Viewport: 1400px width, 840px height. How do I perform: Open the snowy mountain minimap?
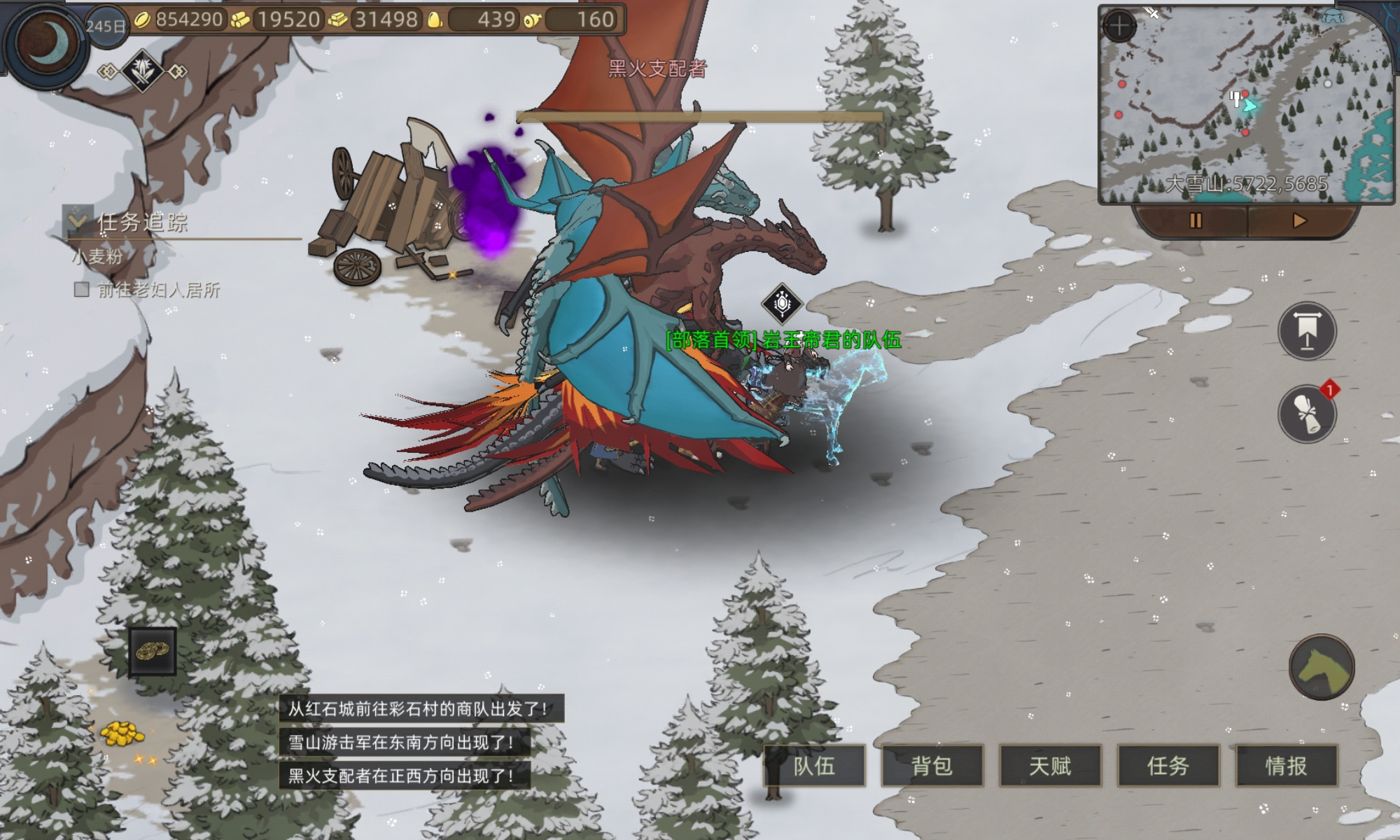coord(1245,105)
